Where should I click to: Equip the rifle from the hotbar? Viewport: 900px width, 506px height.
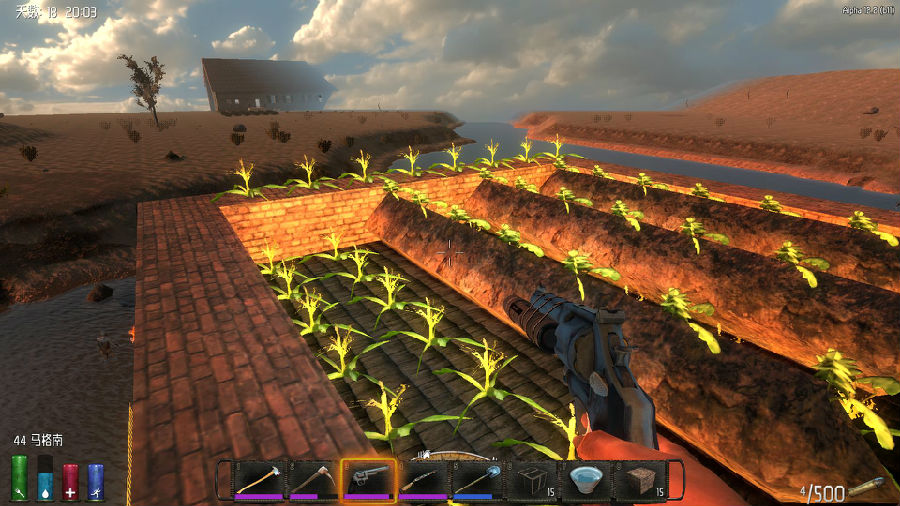(422, 480)
